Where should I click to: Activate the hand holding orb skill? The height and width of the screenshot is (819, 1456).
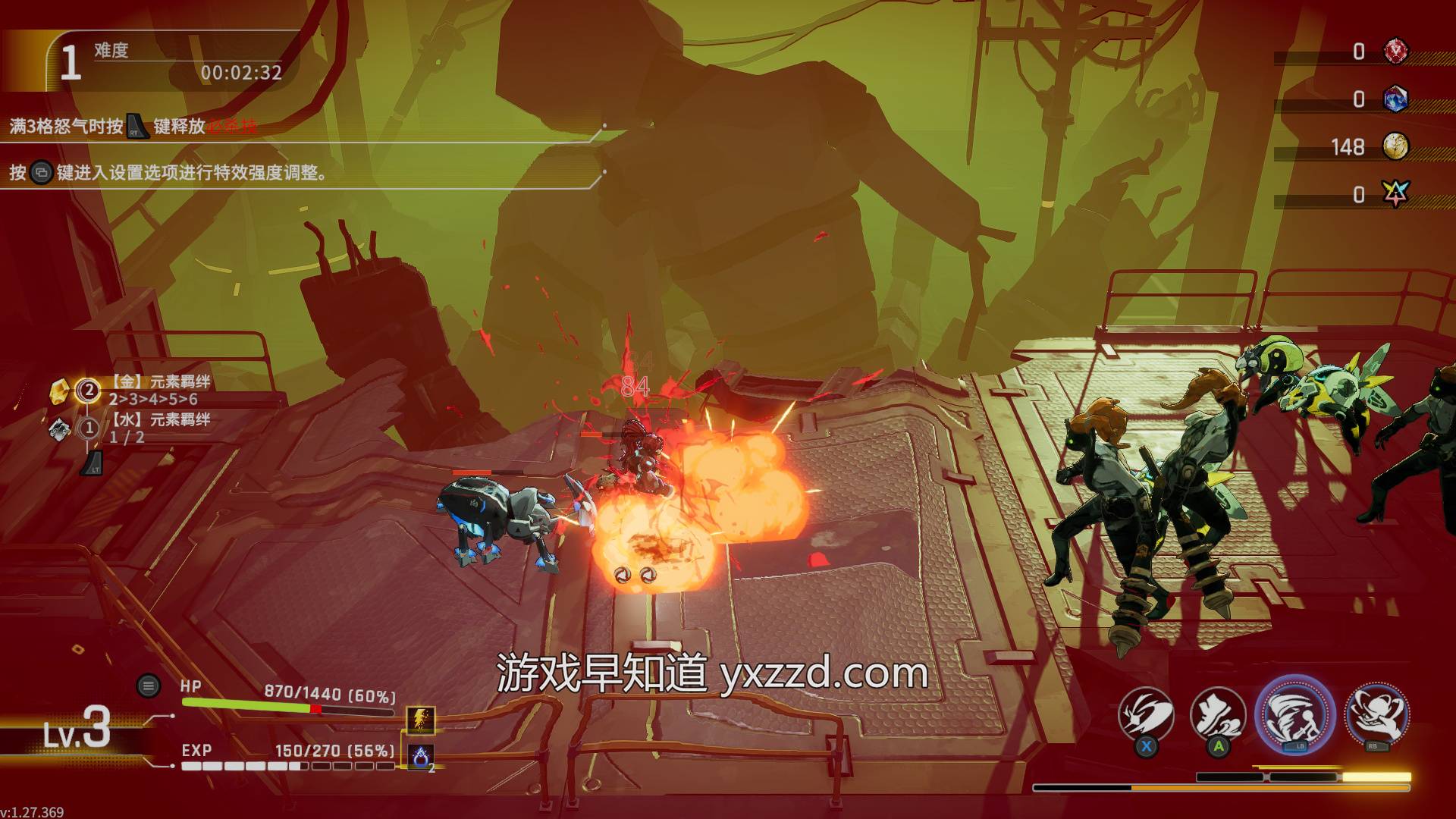[1376, 714]
